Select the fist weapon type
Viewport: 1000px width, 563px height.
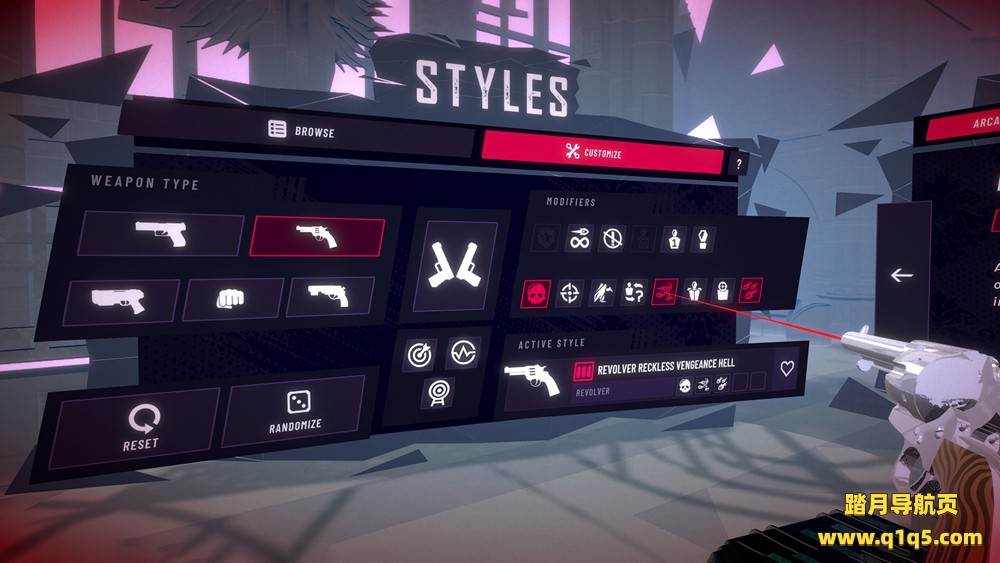point(233,298)
